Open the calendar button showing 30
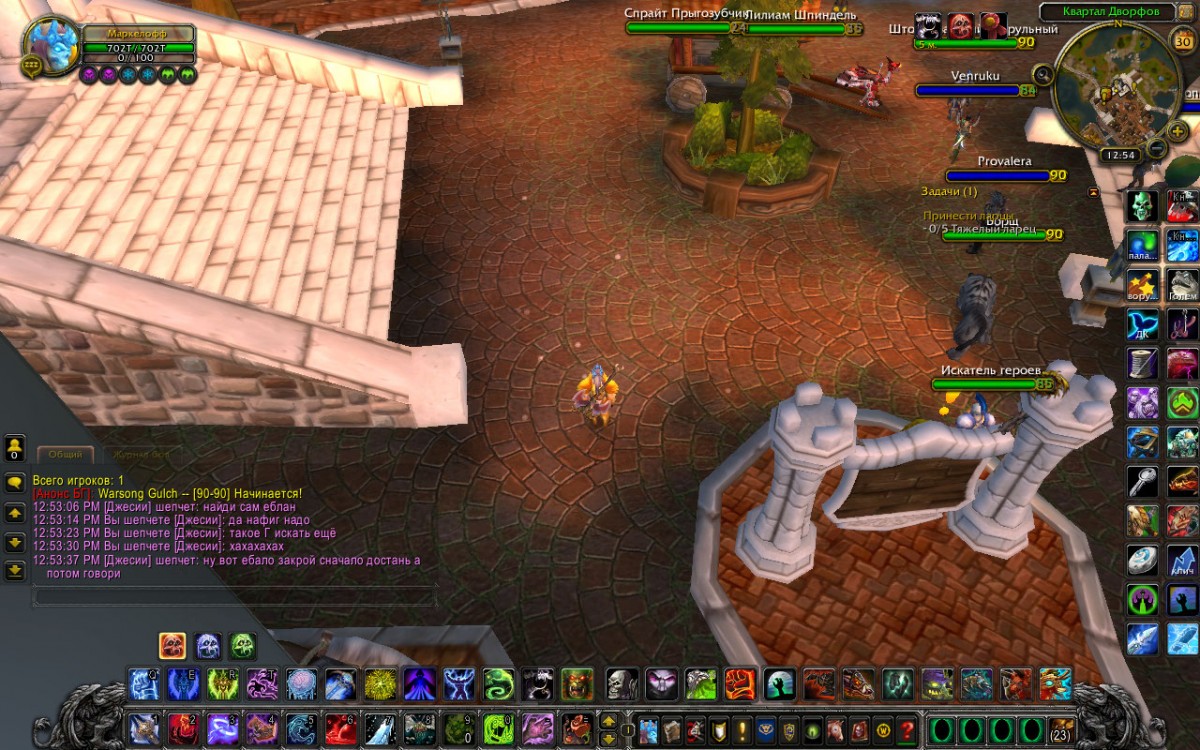 click(x=1181, y=40)
